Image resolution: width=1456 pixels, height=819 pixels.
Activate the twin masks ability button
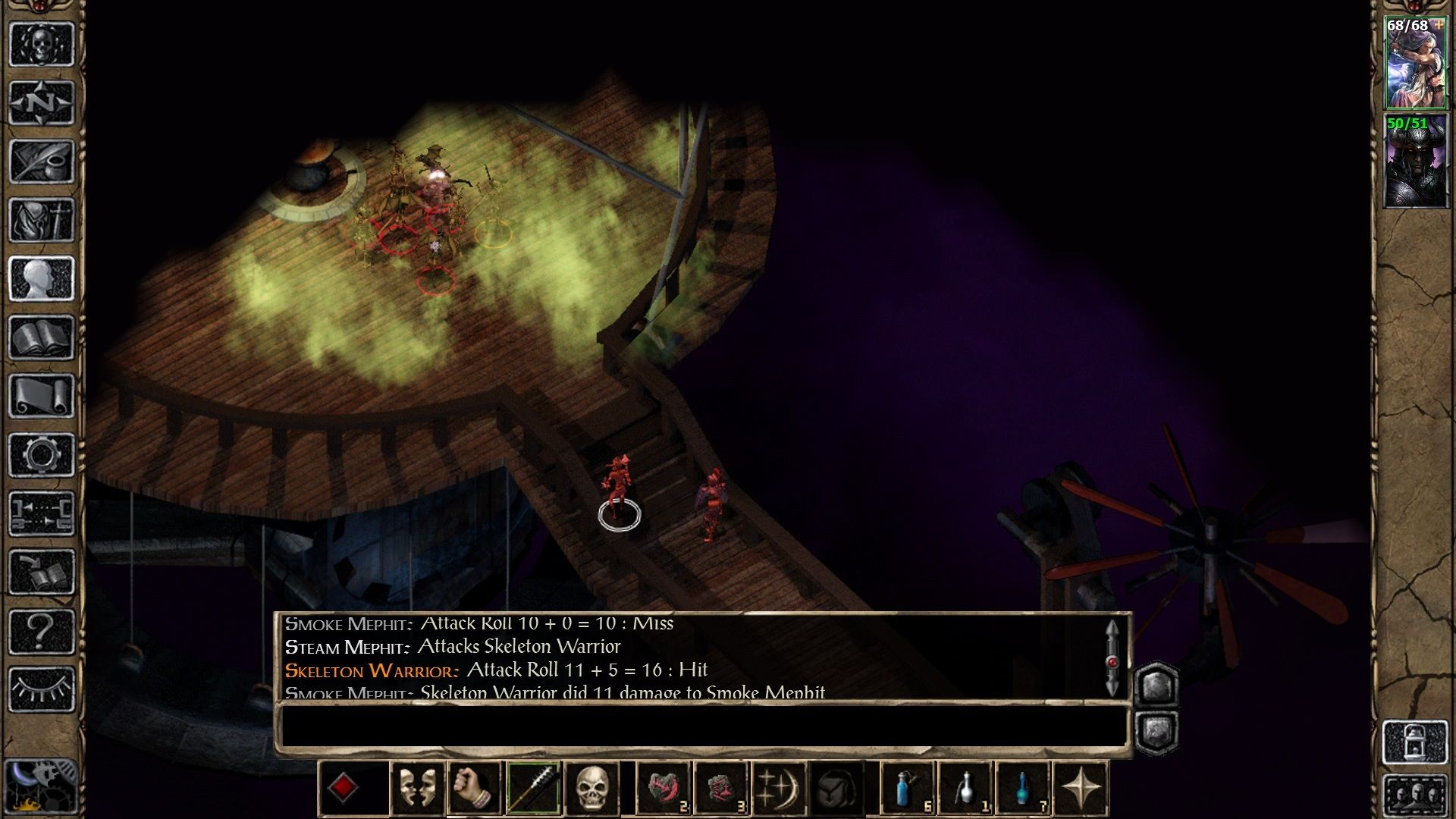coord(417,789)
